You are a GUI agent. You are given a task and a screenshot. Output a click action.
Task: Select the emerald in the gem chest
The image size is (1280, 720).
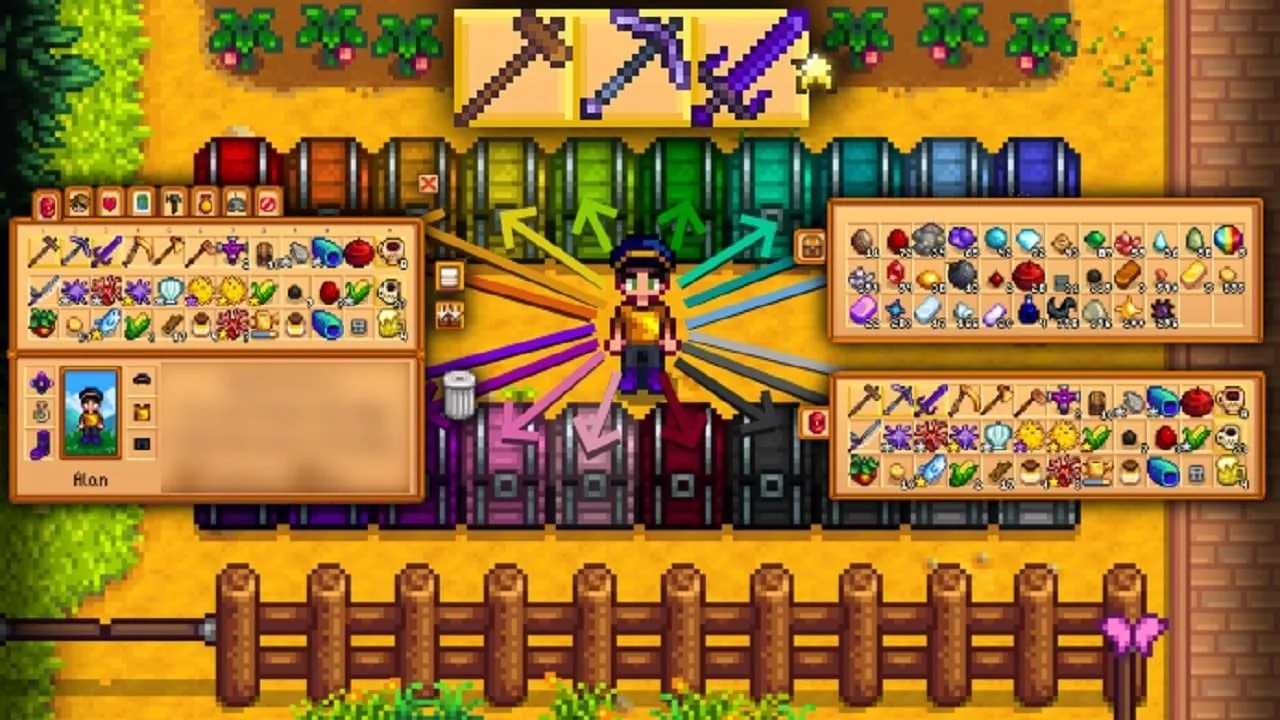point(1095,240)
